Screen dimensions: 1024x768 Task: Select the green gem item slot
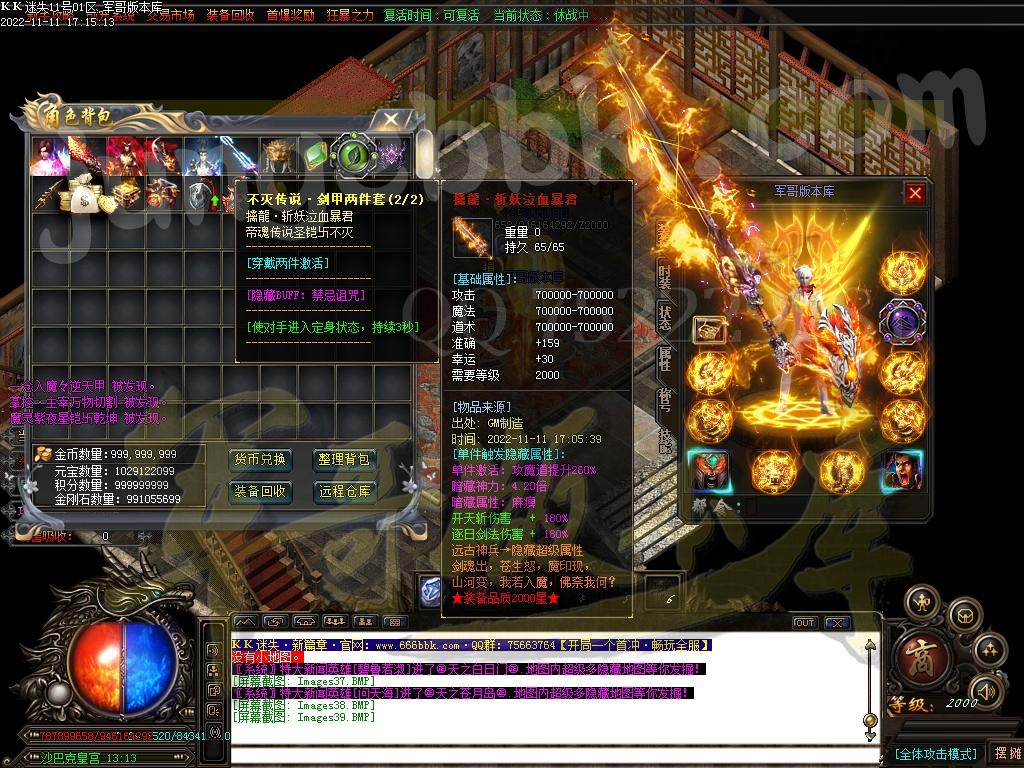point(316,156)
